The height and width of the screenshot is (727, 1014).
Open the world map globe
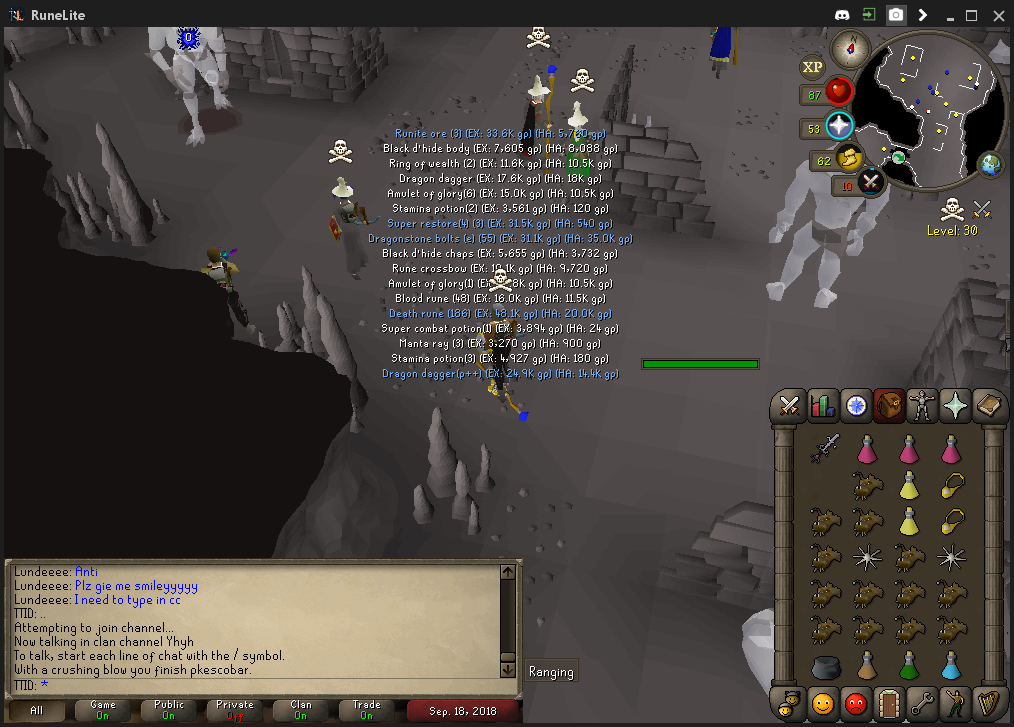tap(990, 165)
